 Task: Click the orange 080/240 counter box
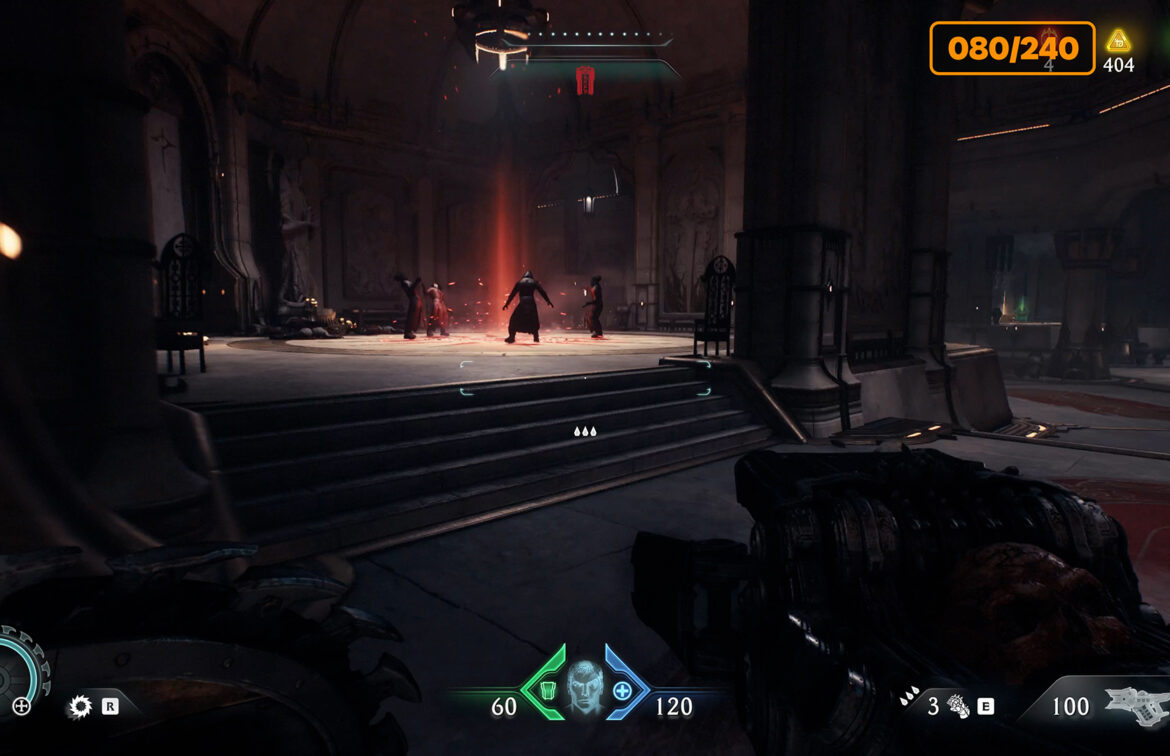coord(1012,48)
